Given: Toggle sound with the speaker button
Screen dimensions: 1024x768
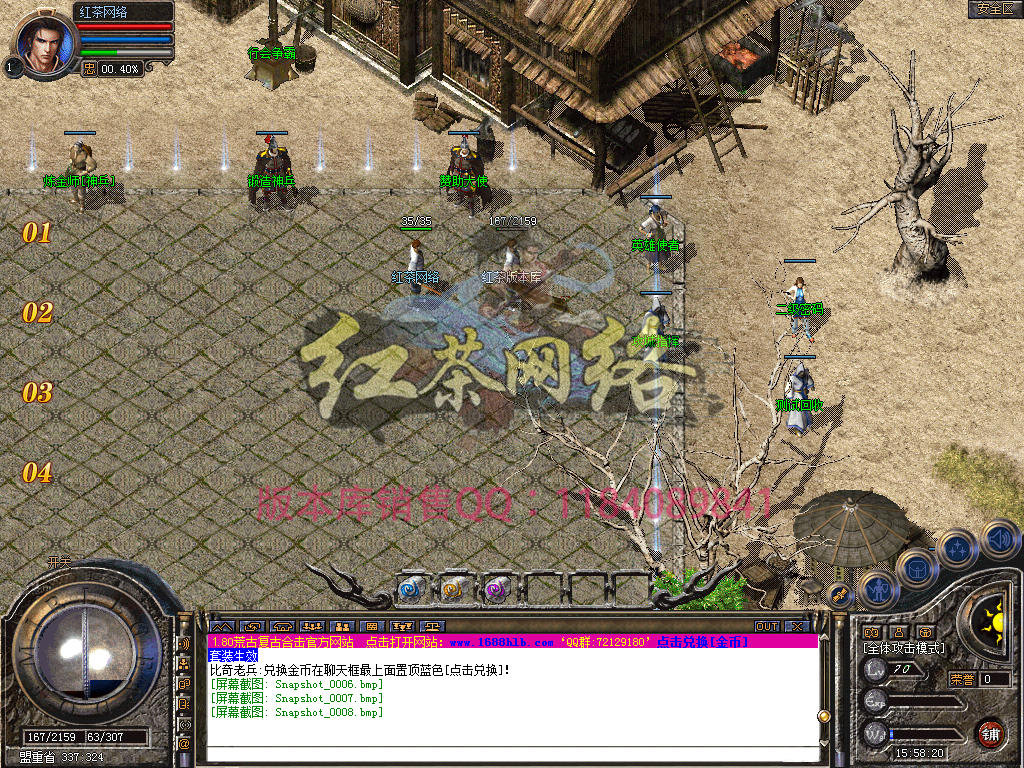Looking at the screenshot, I should pyautogui.click(x=999, y=538).
